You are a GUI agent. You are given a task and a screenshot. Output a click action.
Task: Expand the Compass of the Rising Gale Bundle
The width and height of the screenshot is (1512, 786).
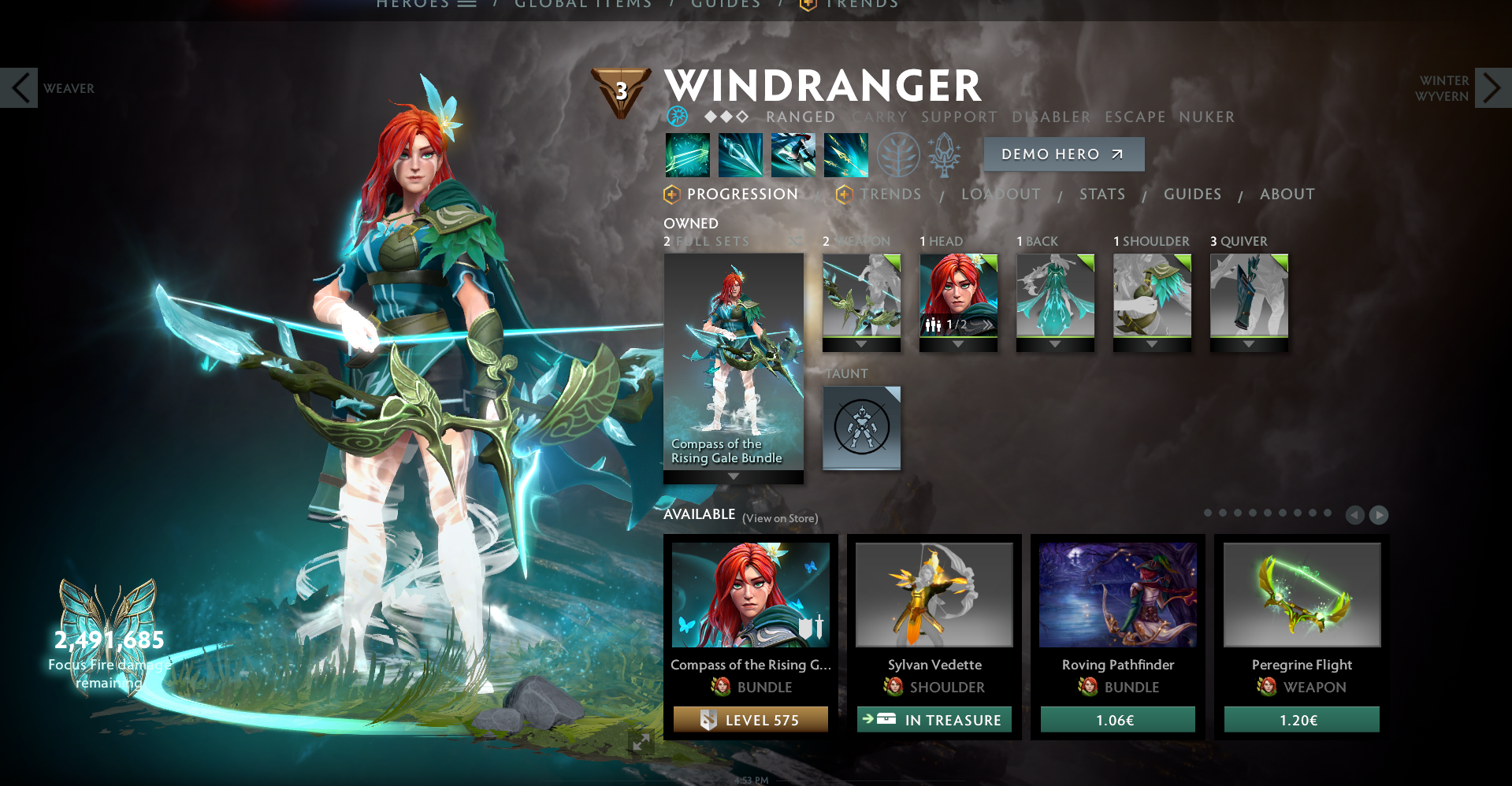[x=733, y=476]
